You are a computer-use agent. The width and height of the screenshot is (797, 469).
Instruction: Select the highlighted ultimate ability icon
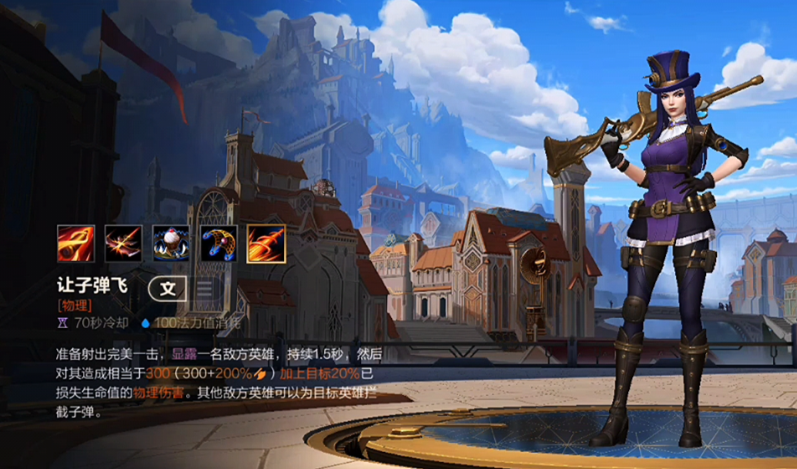266,244
